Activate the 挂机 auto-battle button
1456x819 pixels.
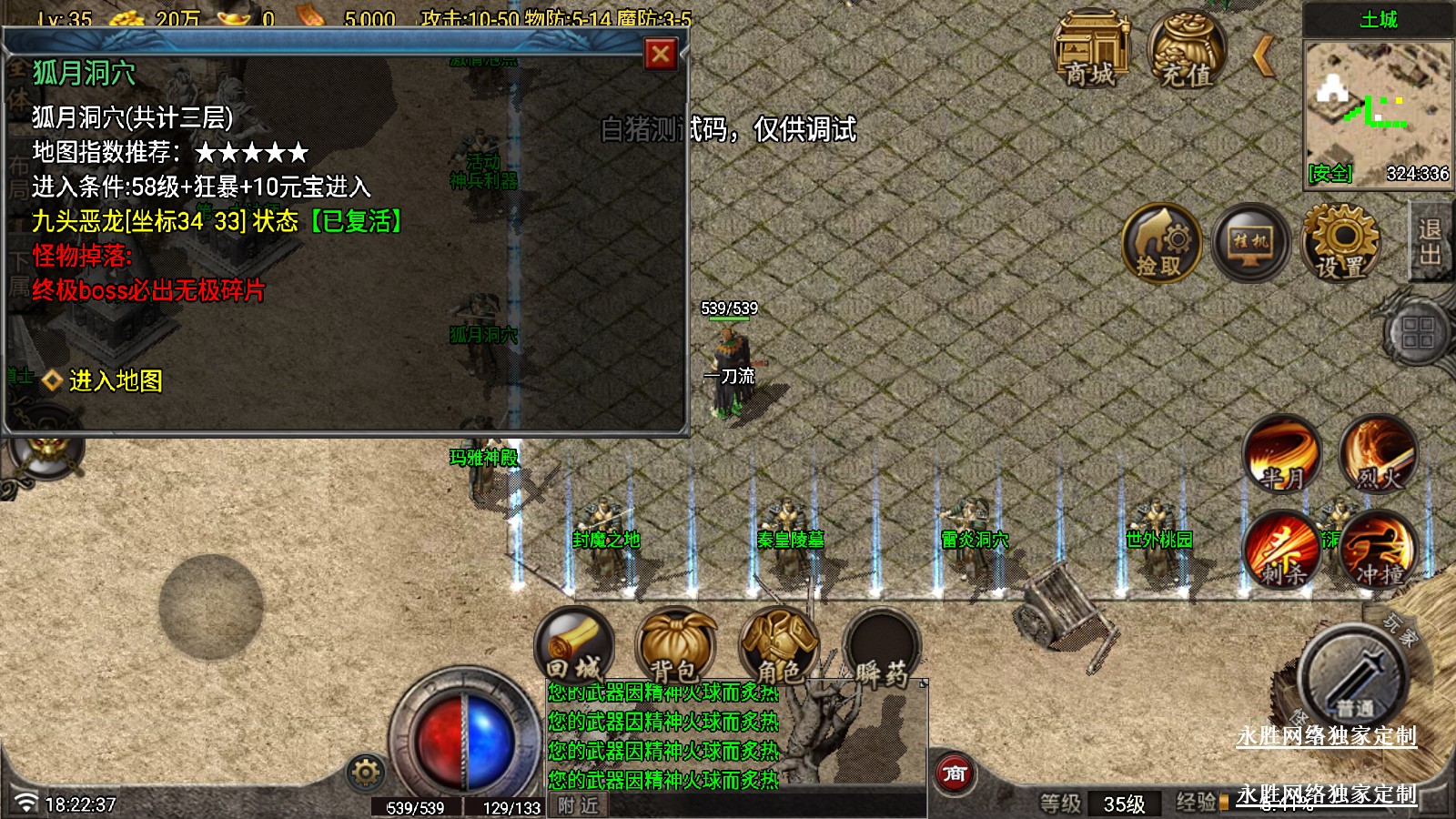(1250, 242)
